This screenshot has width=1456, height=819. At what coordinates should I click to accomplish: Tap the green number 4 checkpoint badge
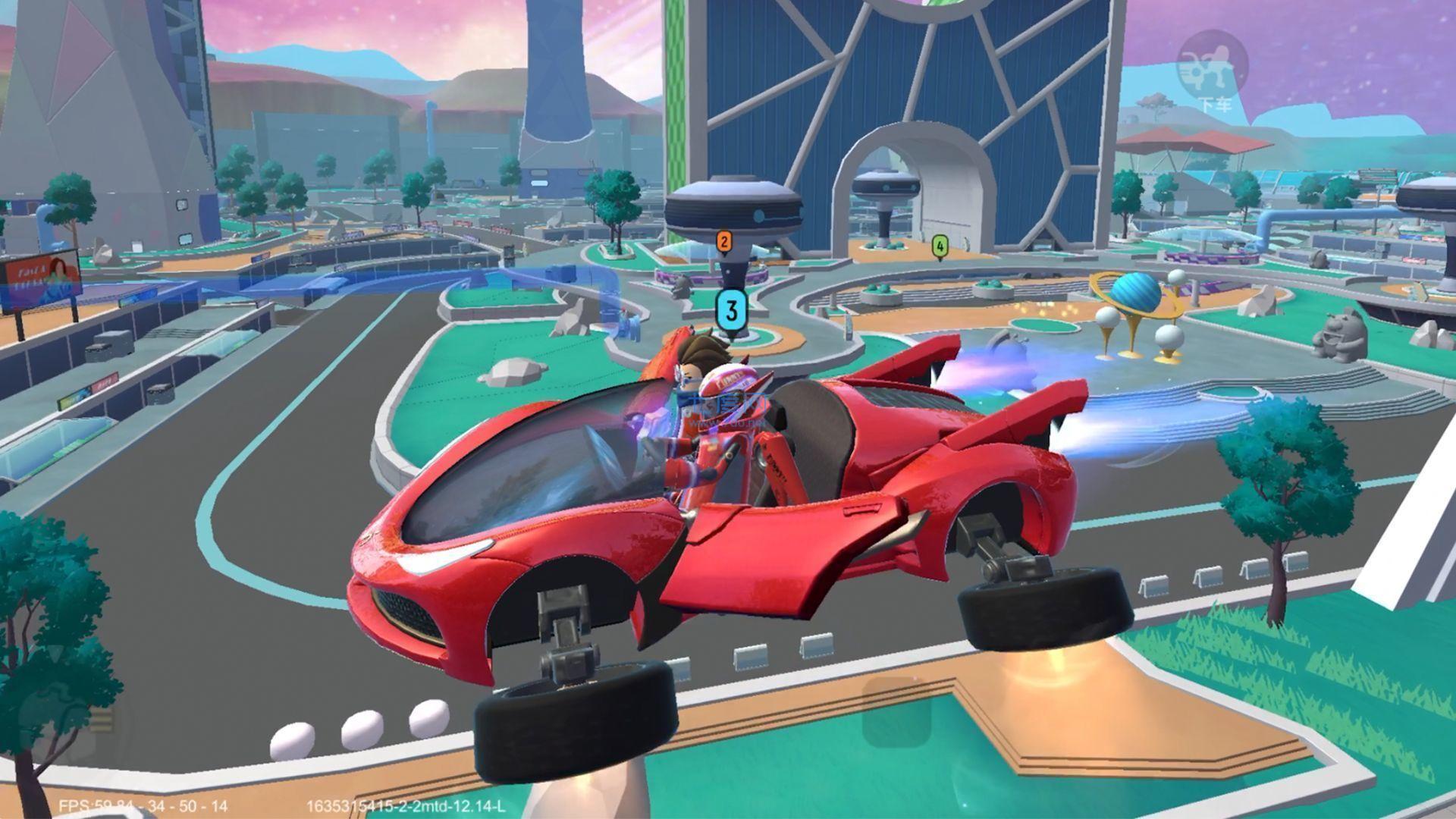tap(940, 246)
